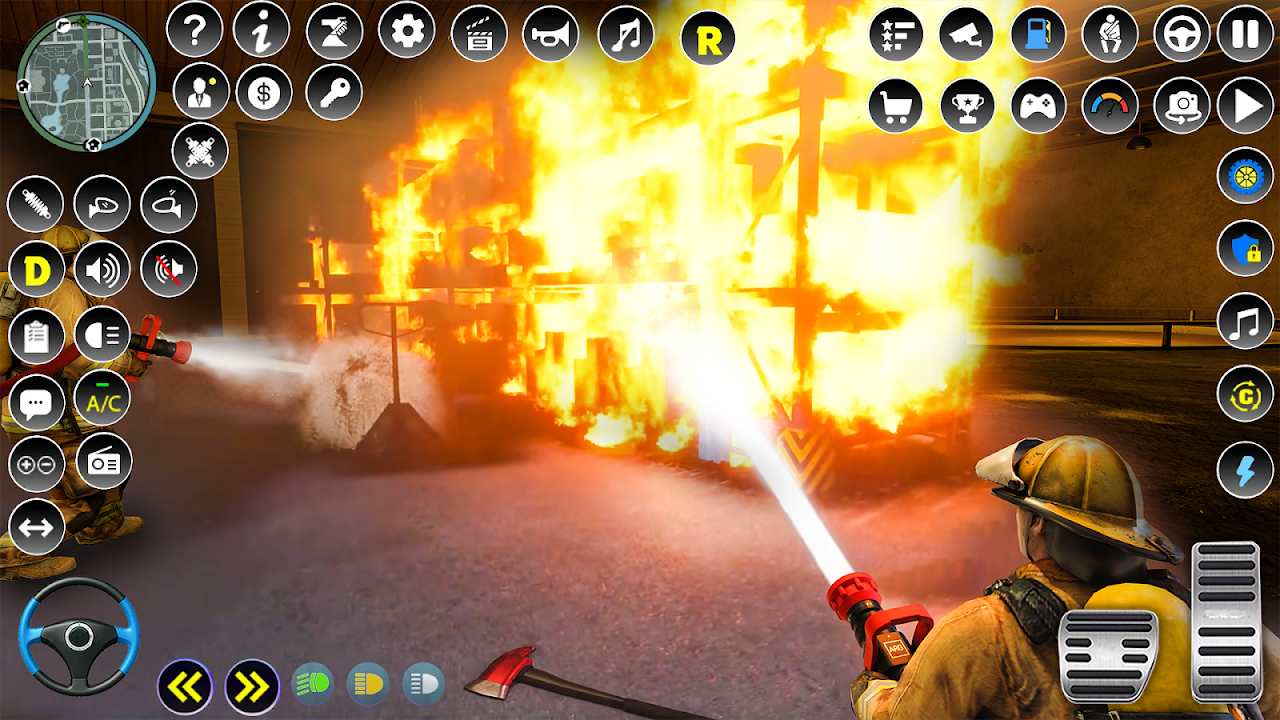Use the blue lightning bolt boost

click(1245, 468)
